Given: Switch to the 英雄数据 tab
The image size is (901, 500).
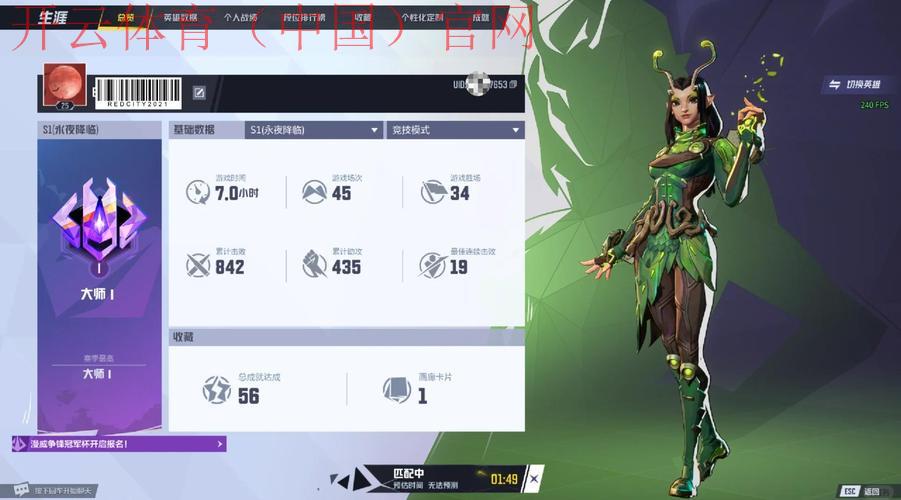Looking at the screenshot, I should point(180,17).
